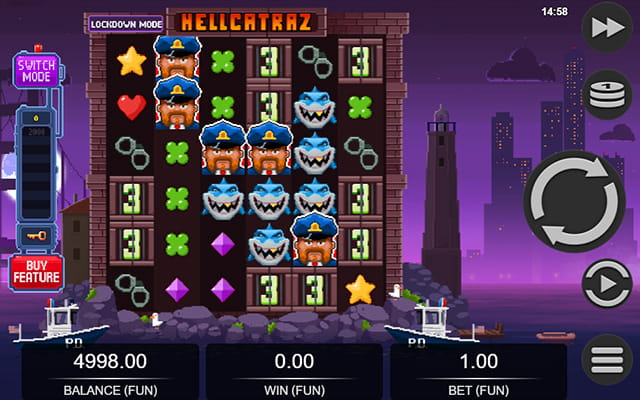
Task: Select the Bet (FUN) amount panel
Action: 478,370
